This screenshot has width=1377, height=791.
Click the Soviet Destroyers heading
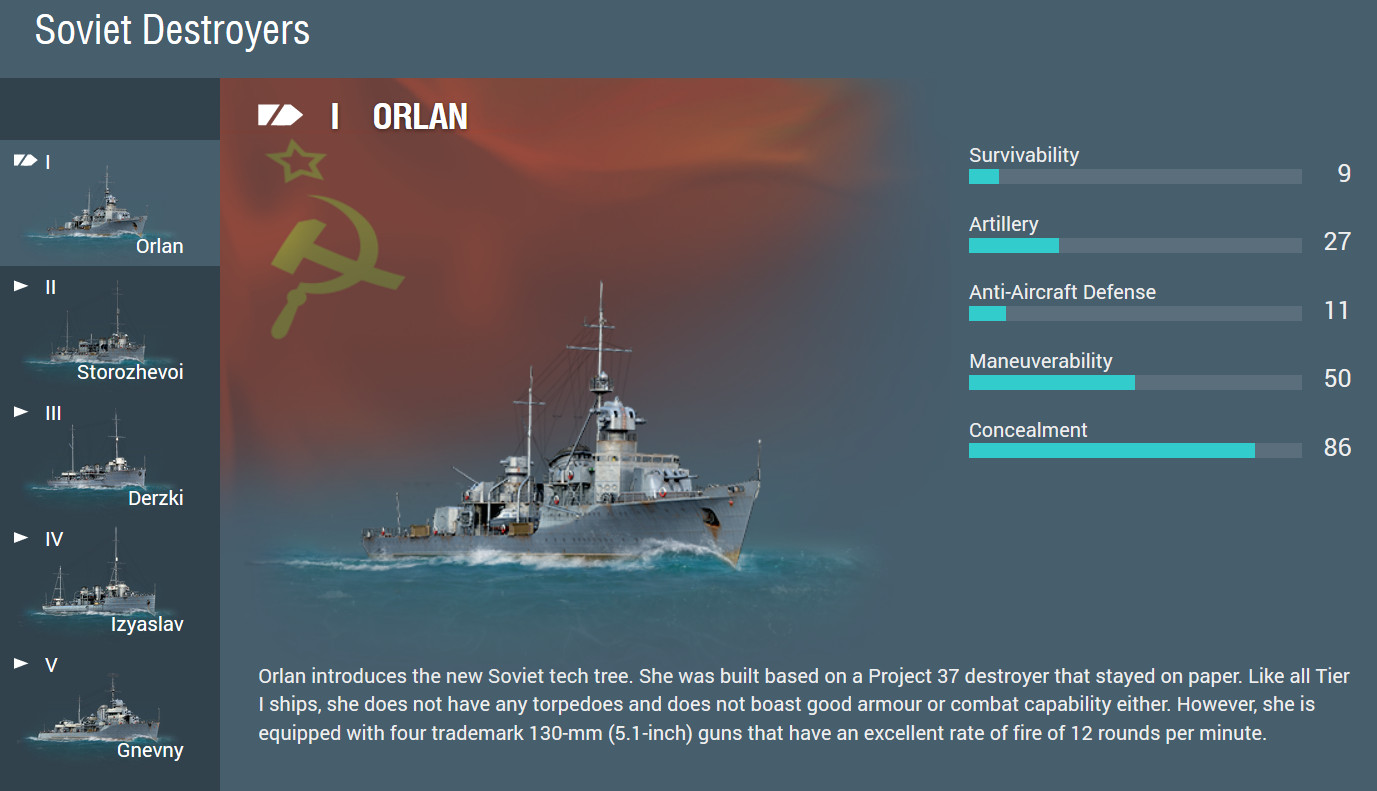coord(170,31)
